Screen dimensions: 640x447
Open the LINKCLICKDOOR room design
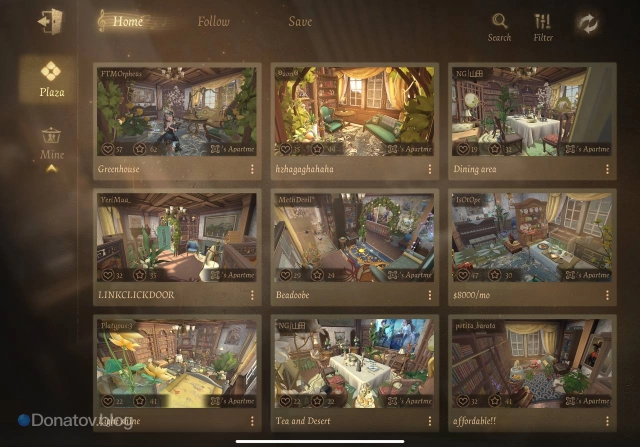point(176,237)
